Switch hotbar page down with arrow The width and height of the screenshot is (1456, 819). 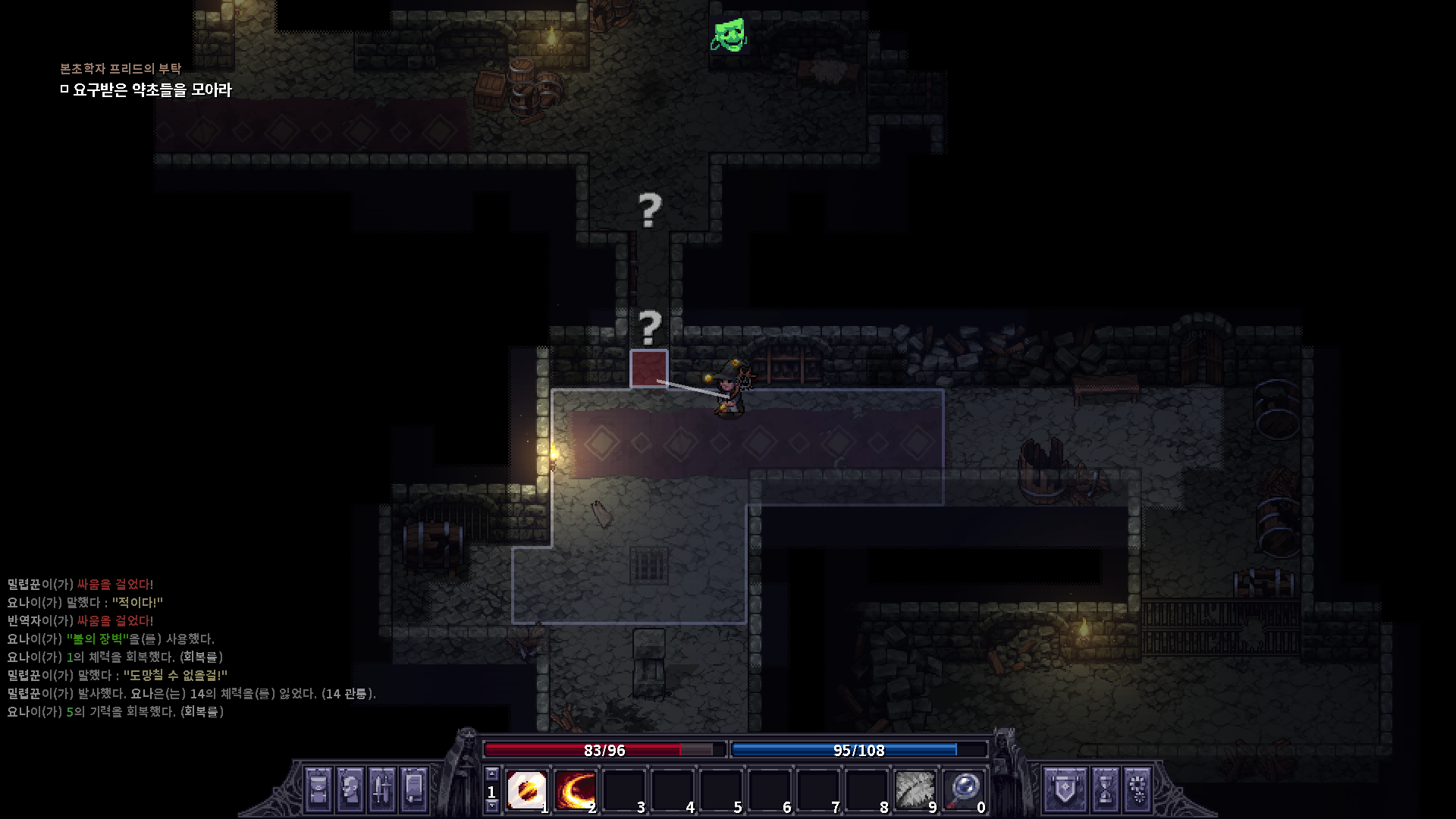point(491,807)
